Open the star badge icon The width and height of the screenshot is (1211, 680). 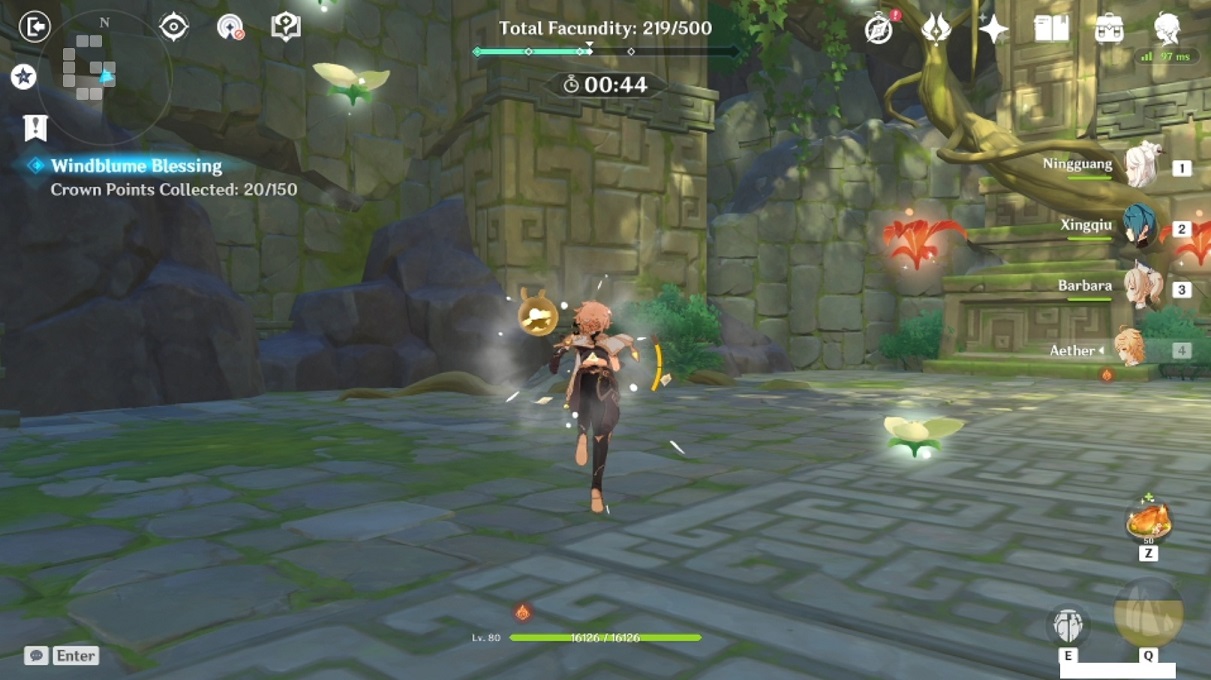coord(24,76)
